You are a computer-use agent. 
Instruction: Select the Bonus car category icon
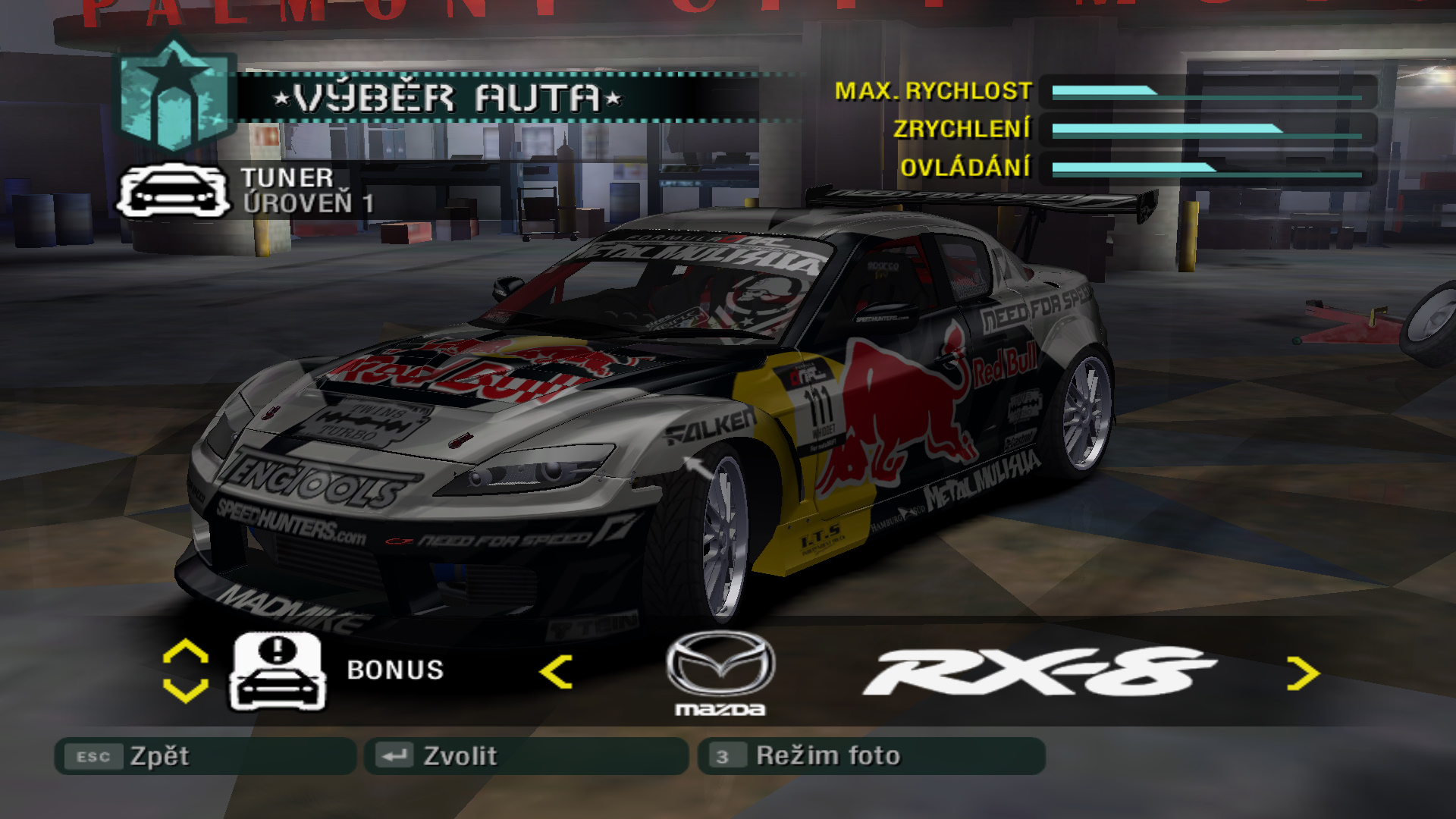click(x=278, y=672)
